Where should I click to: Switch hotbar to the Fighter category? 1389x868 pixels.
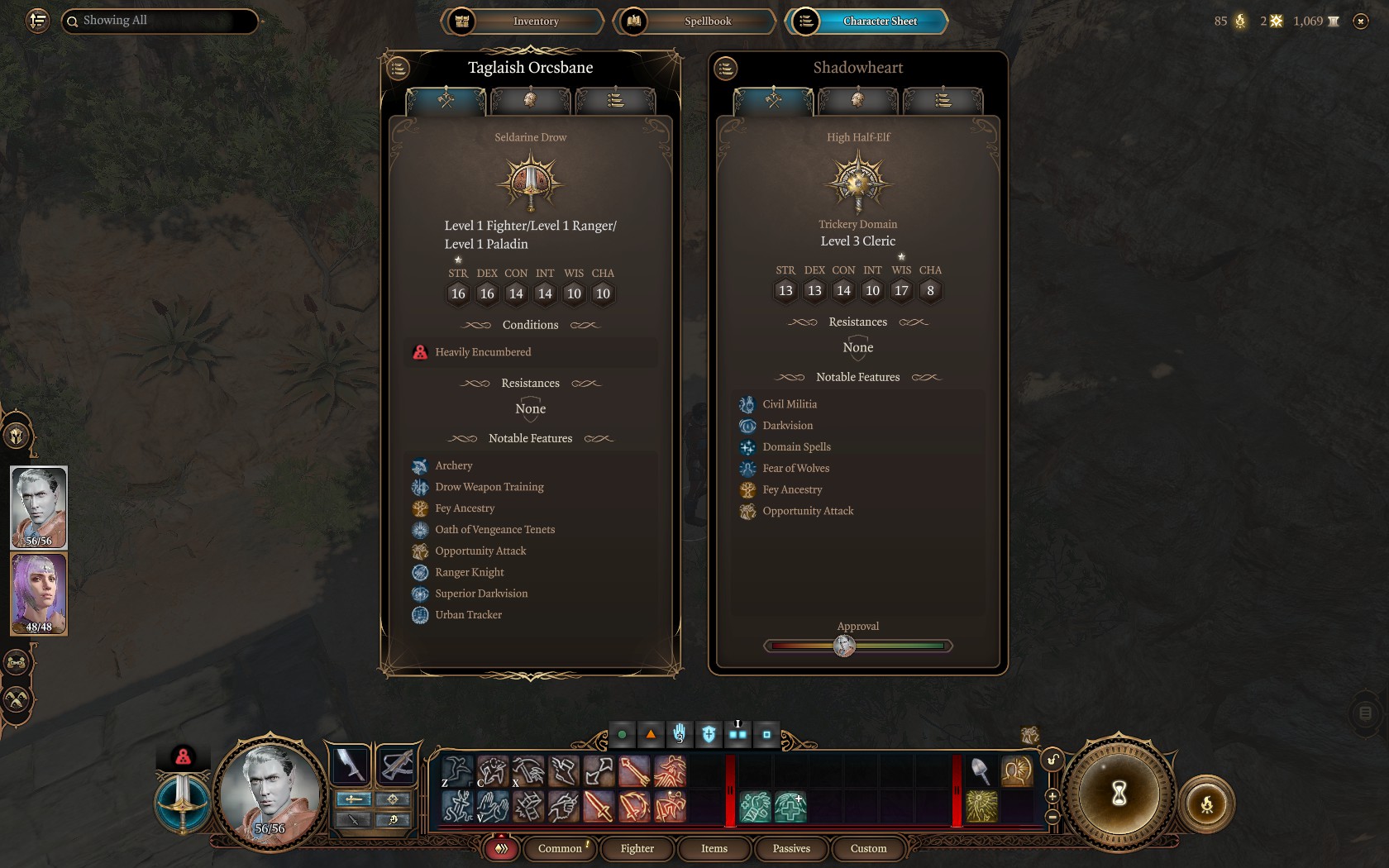(637, 848)
